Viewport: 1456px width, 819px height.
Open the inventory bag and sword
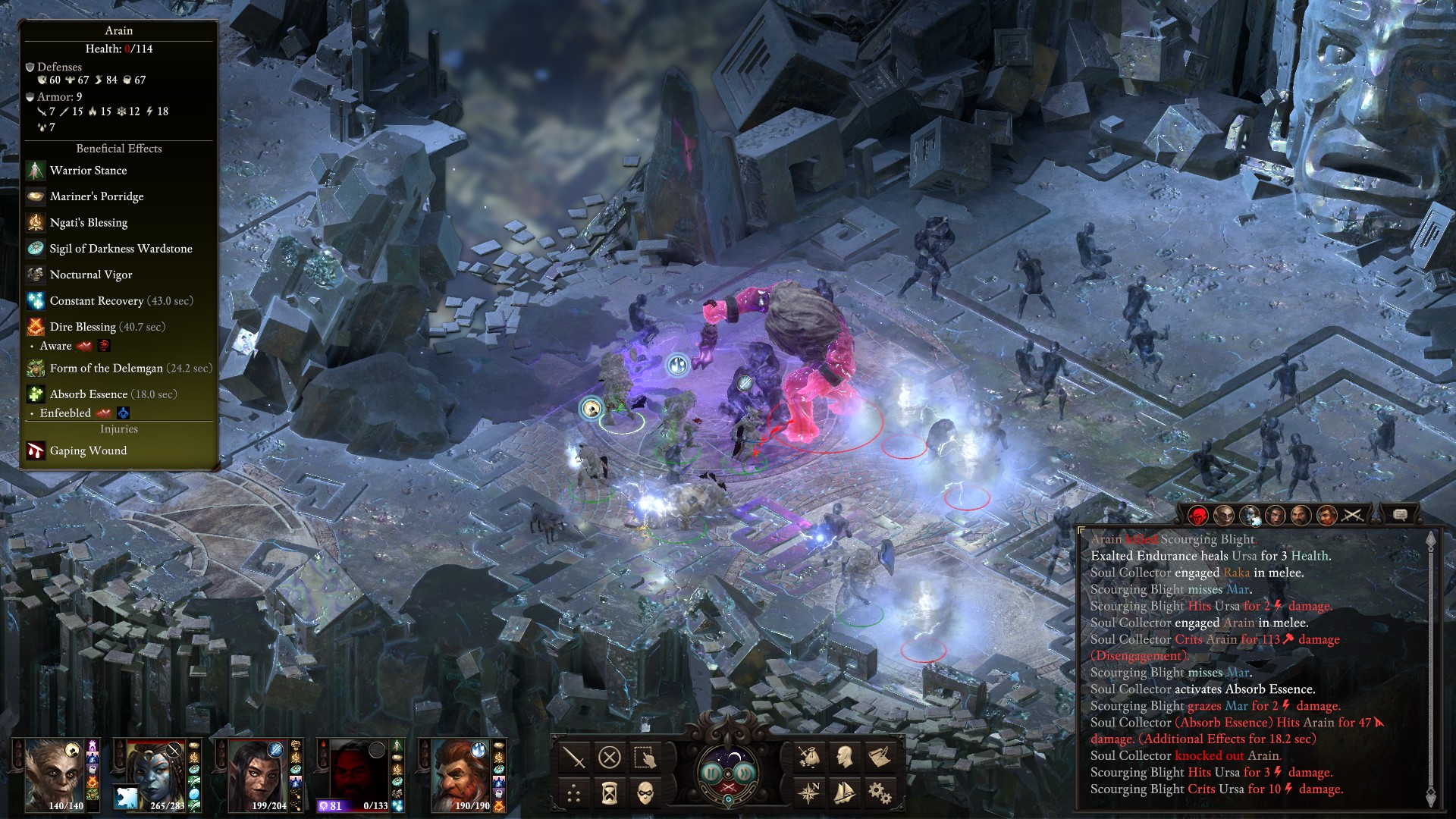click(809, 757)
